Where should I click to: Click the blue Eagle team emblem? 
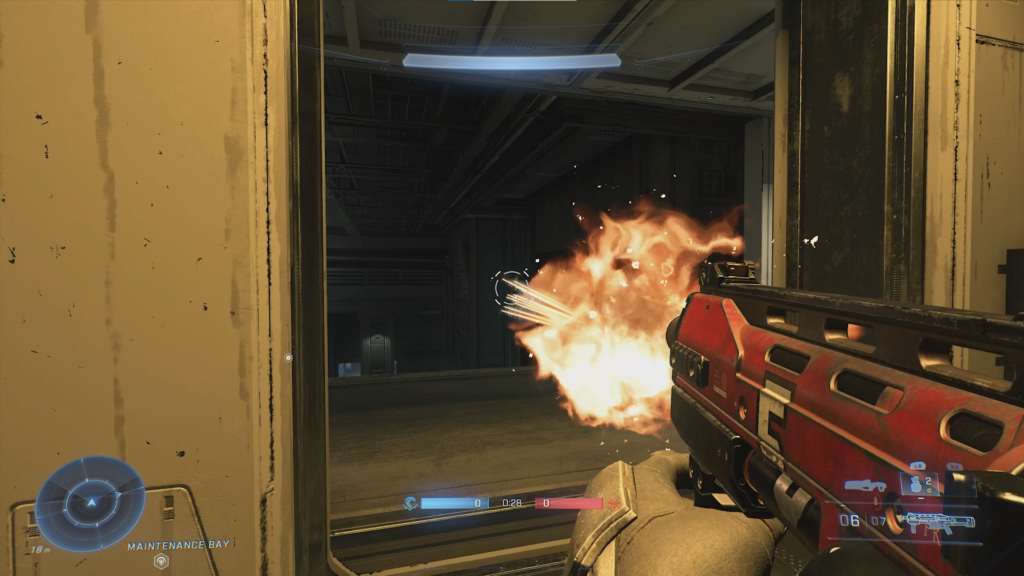coord(410,503)
